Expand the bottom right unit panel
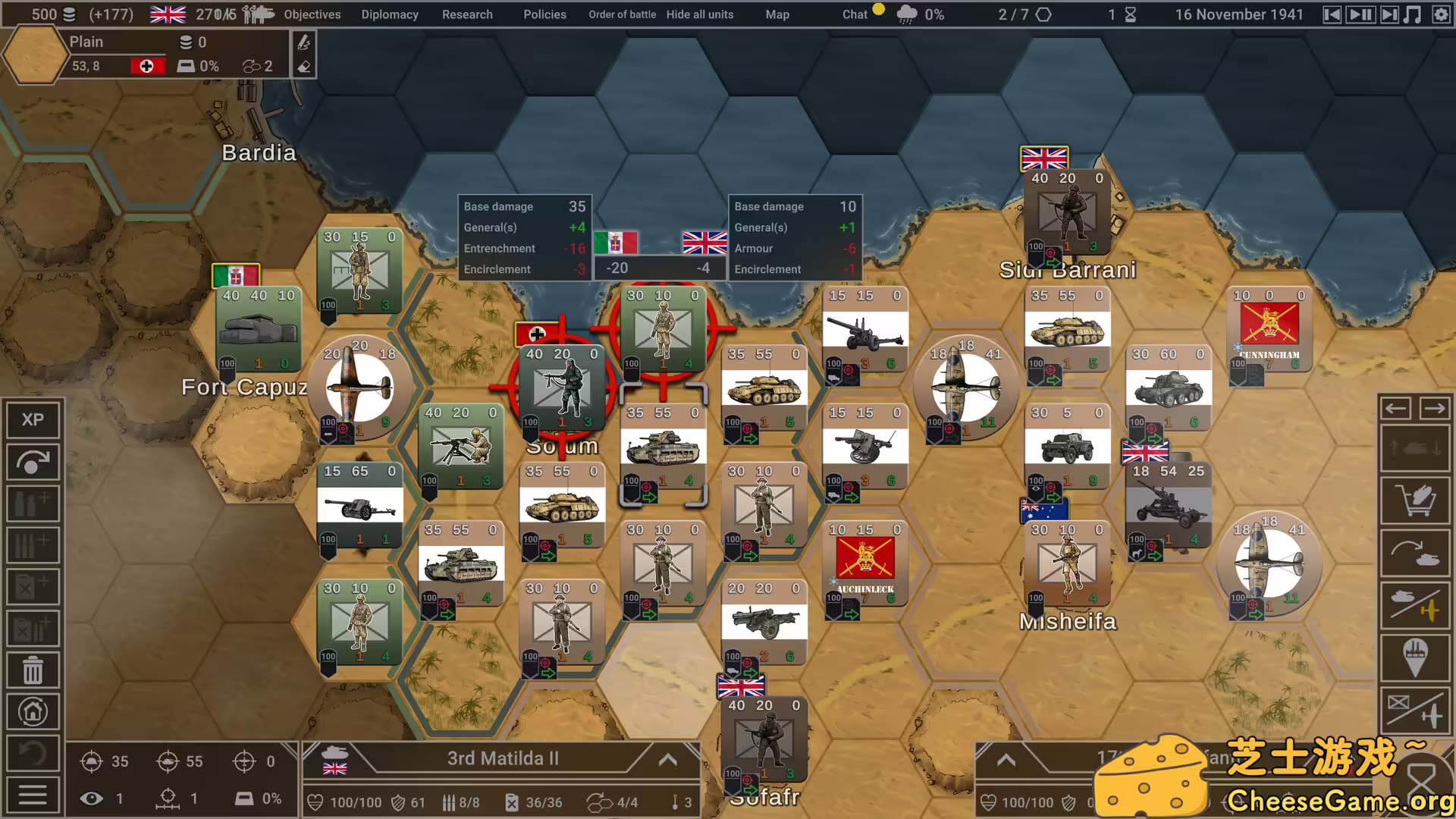Screen dimensions: 1456x819 (x=1006, y=759)
